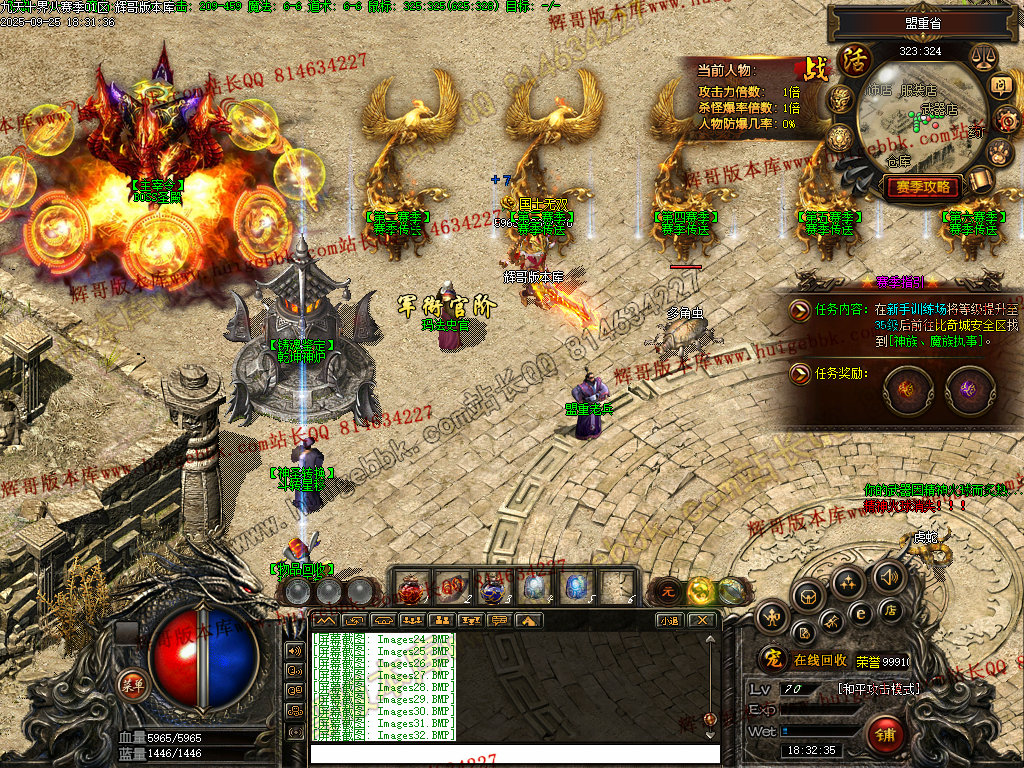Viewport: 1024px width, 768px height.
Task: Open the 赛季攻略 season guide button
Action: [921, 187]
